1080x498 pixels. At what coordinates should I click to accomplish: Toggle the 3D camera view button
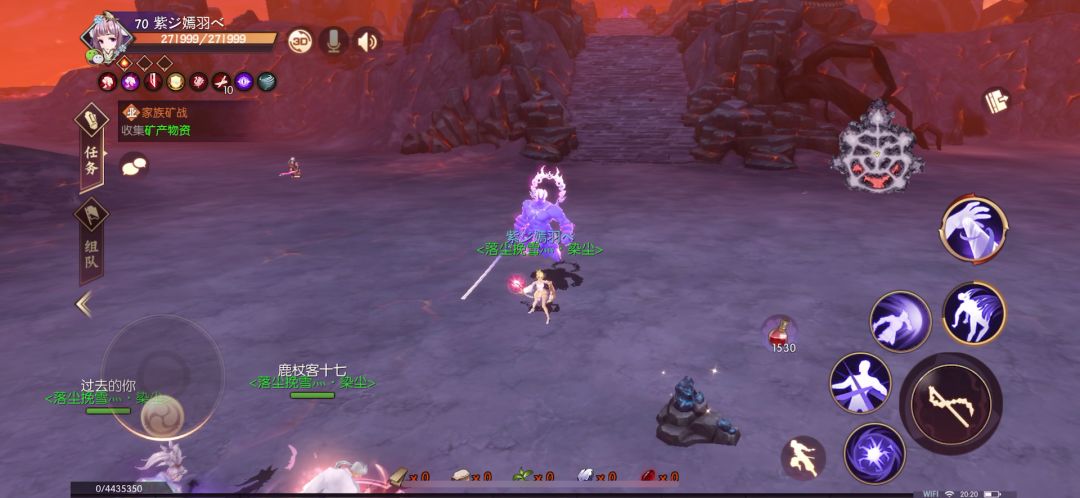coord(300,41)
